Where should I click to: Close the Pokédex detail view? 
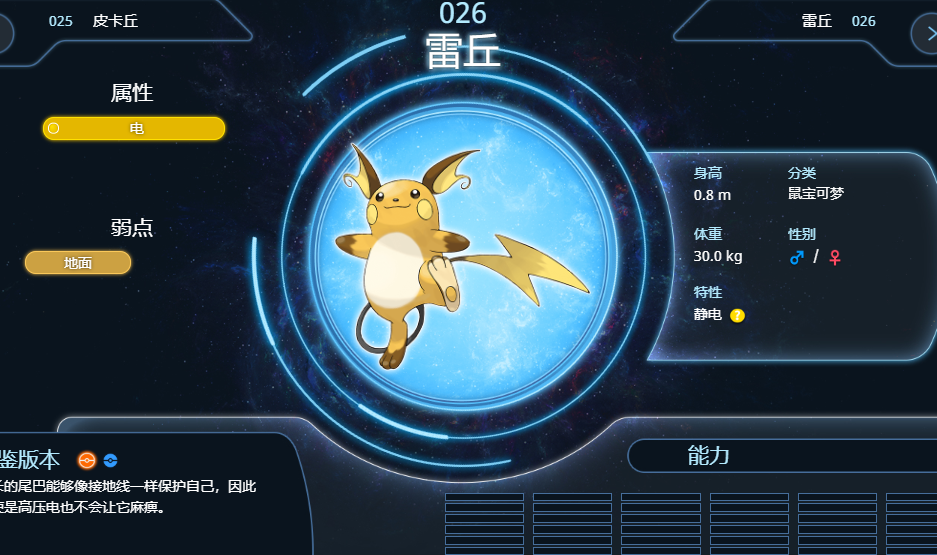point(925,32)
